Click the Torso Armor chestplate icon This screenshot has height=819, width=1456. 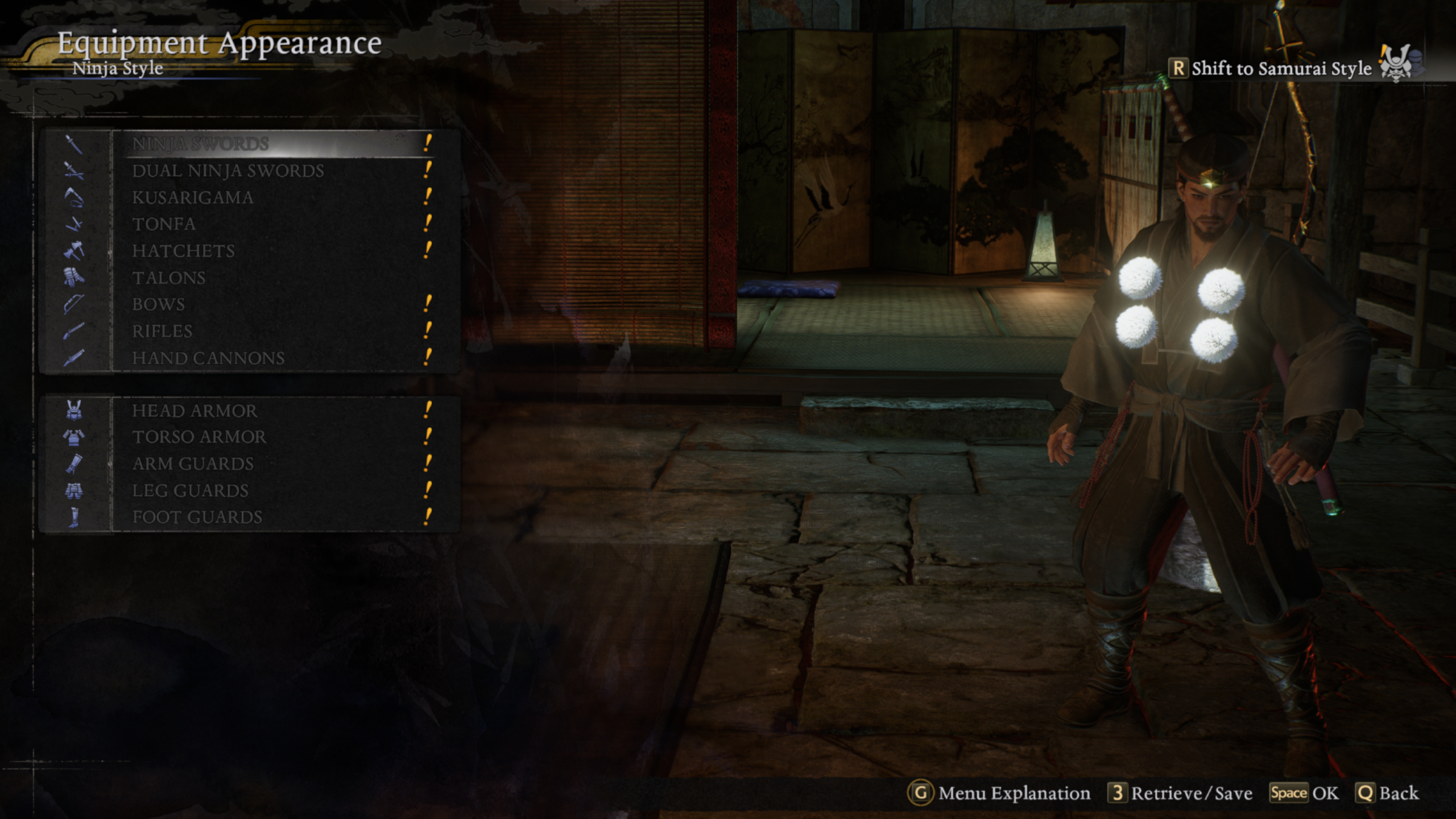click(x=74, y=438)
